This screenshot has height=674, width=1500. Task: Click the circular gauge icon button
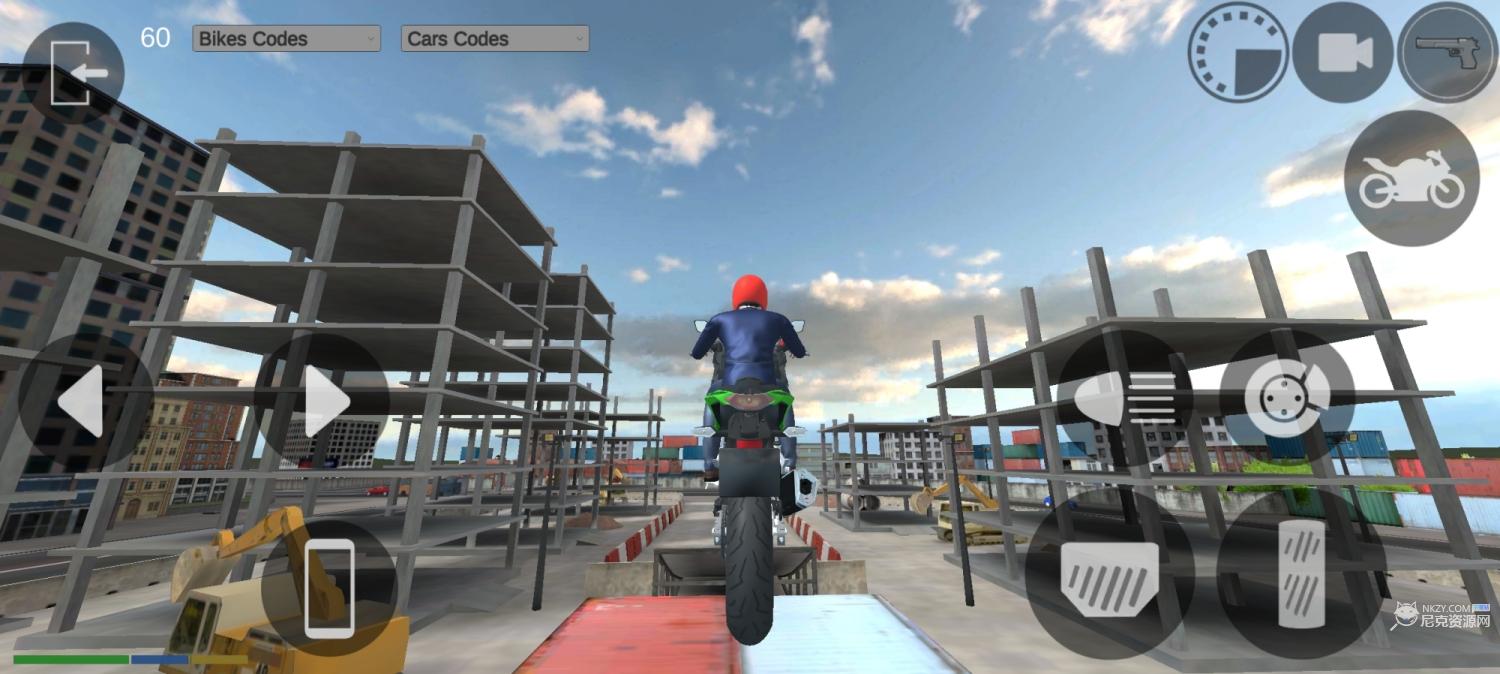coord(1238,52)
